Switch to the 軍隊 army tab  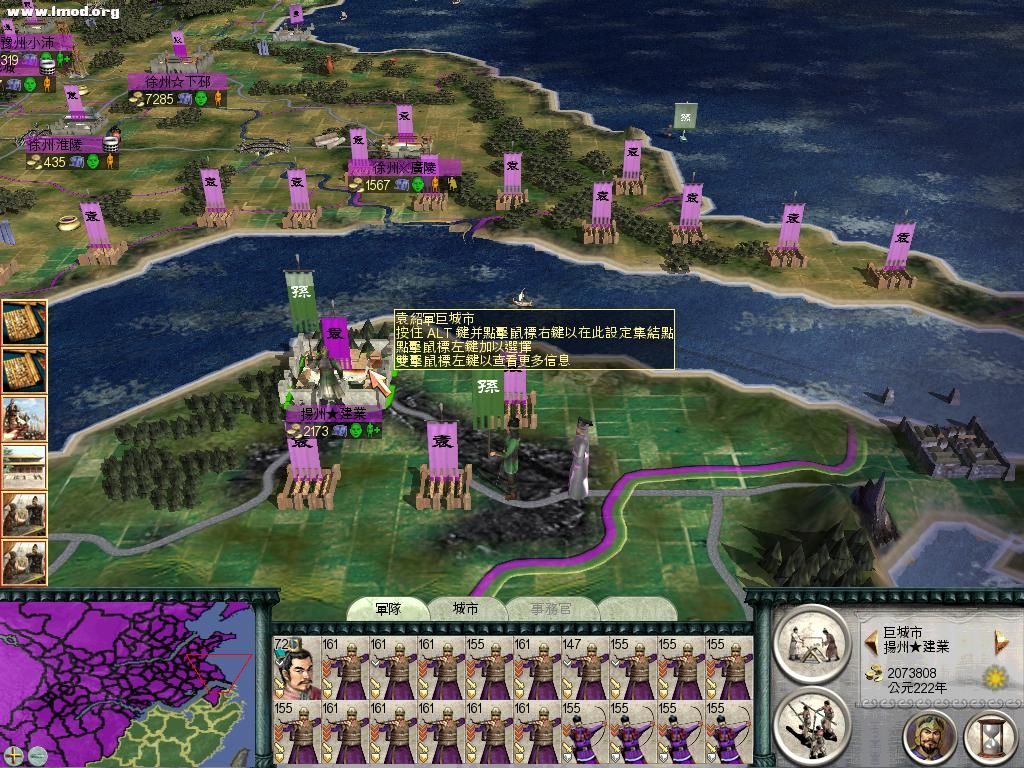click(387, 609)
